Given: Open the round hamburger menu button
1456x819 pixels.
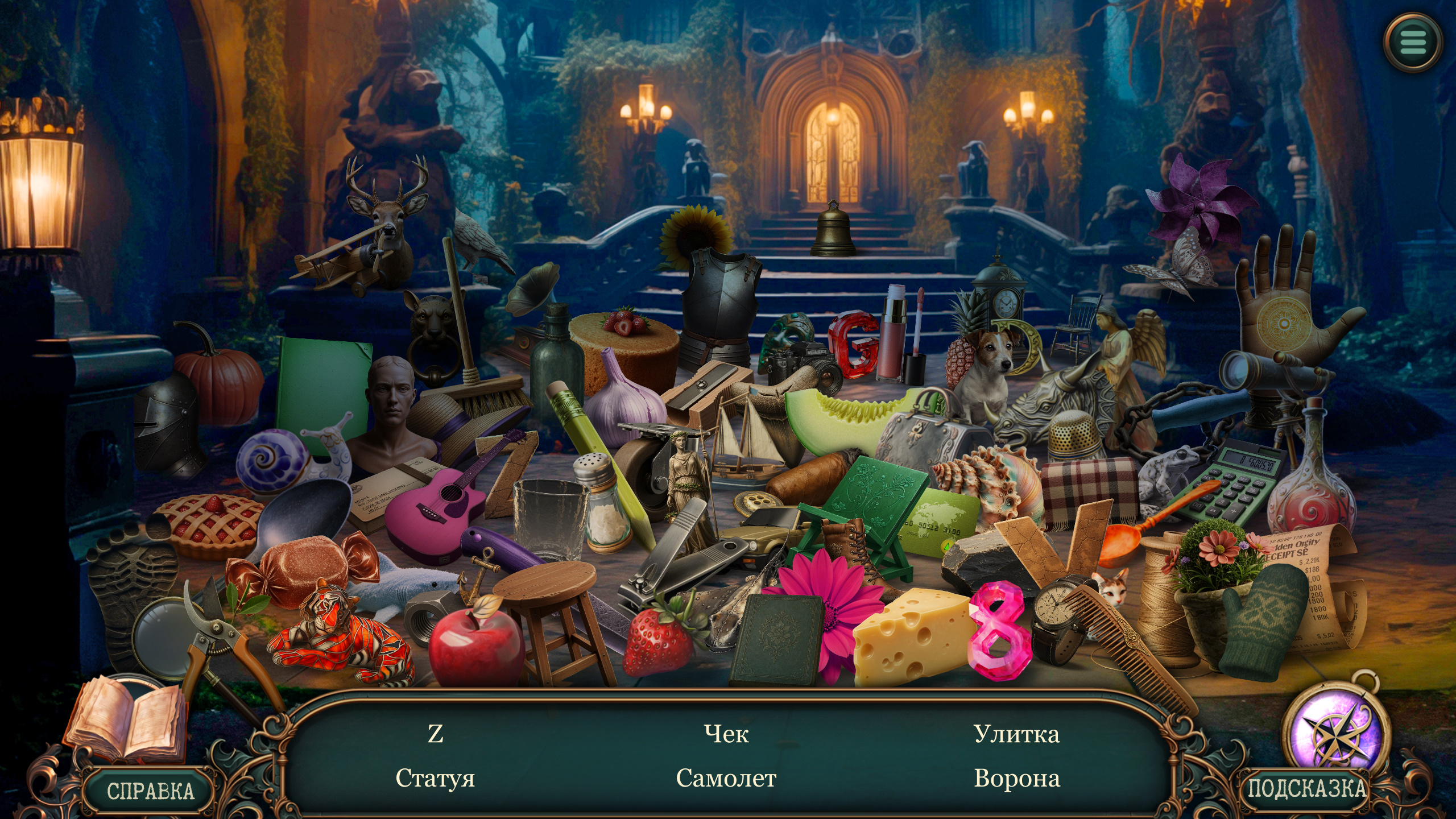Looking at the screenshot, I should [x=1413, y=42].
